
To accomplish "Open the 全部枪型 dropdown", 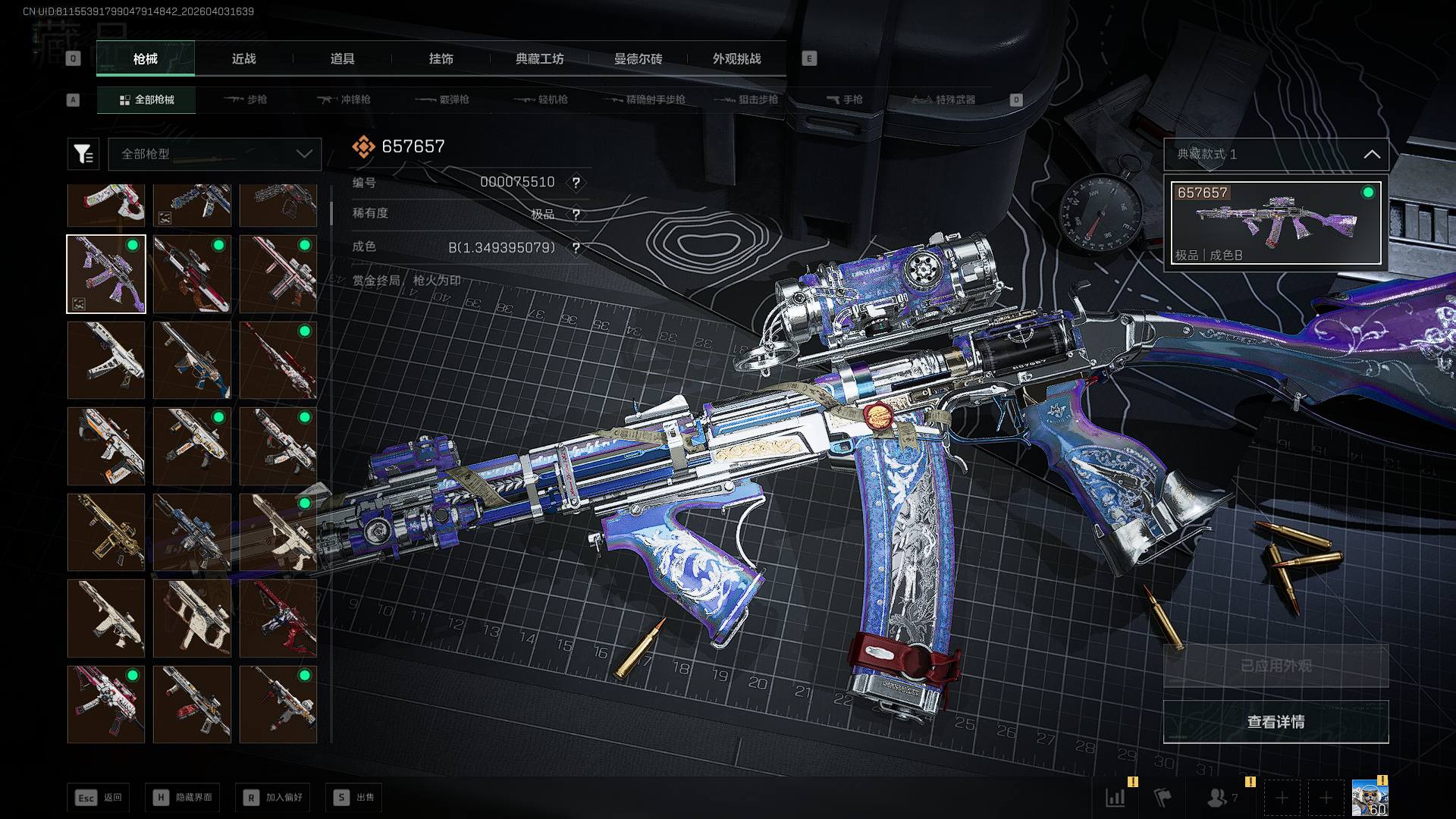I will click(x=215, y=154).
